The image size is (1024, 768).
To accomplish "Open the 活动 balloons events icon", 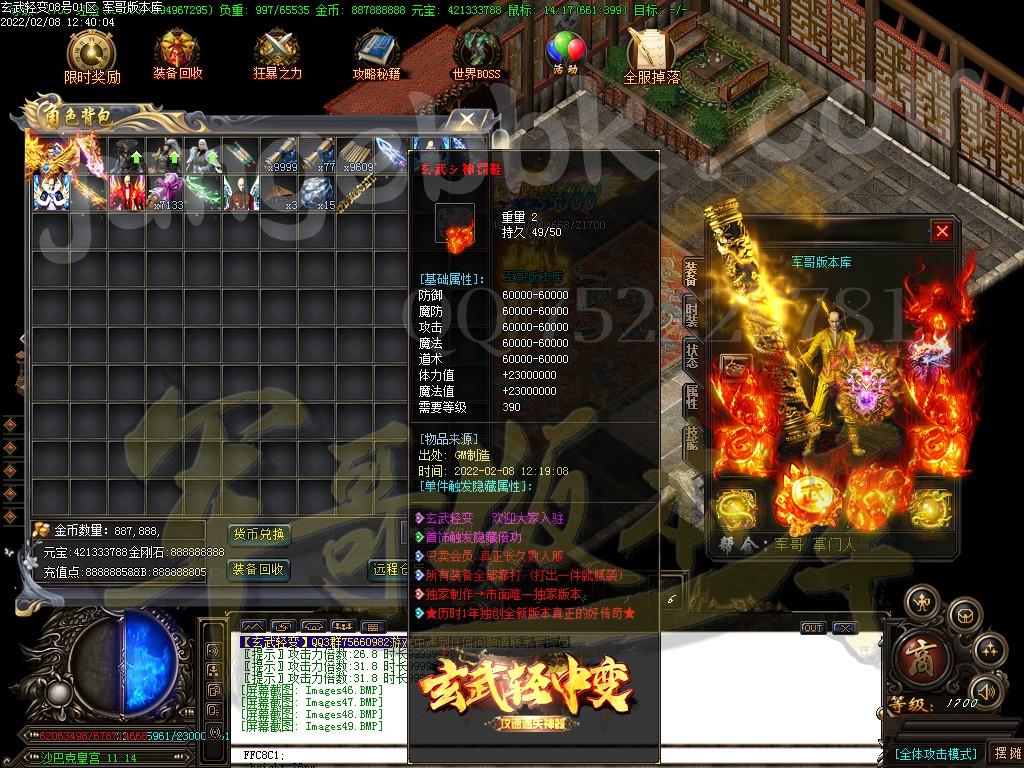I will point(566,53).
